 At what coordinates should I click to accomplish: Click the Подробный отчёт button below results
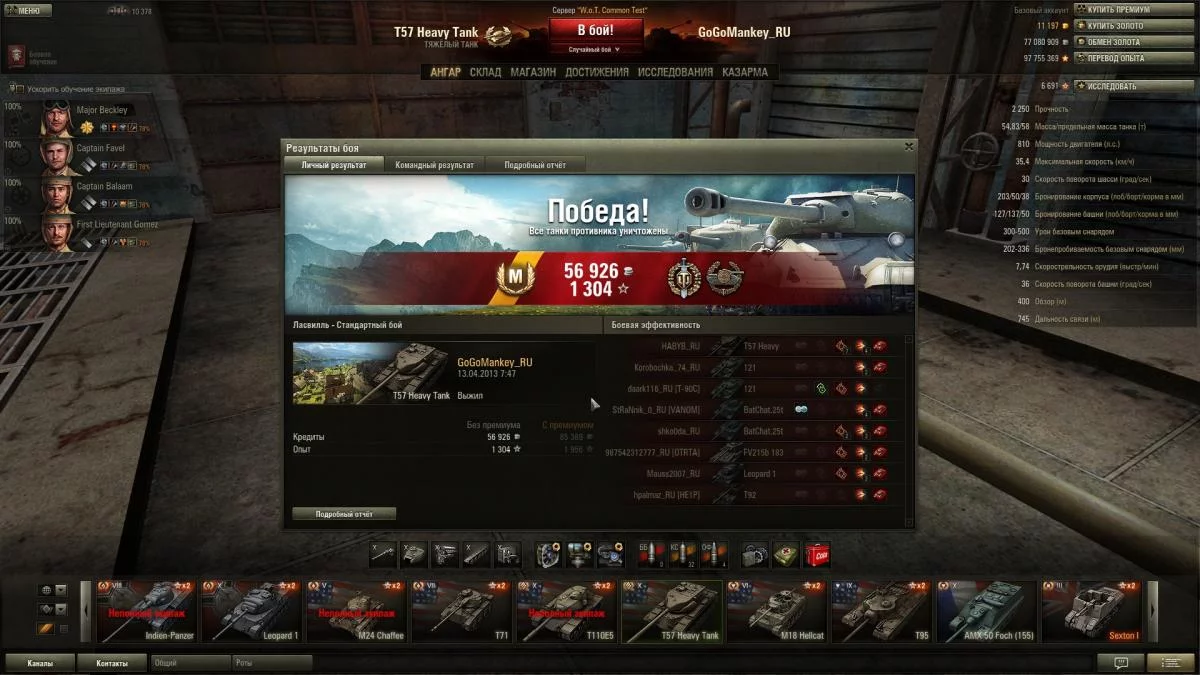tap(344, 514)
